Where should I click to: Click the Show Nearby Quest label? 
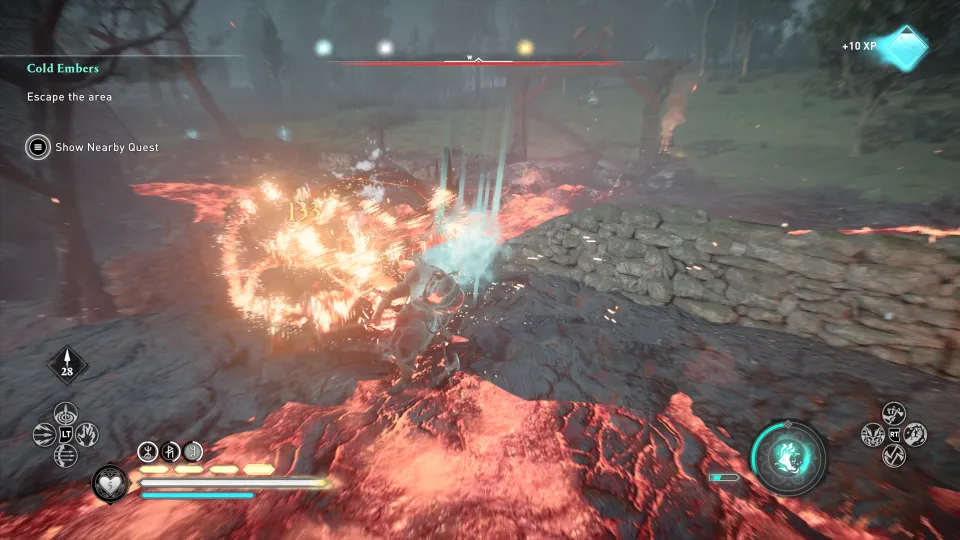(107, 147)
